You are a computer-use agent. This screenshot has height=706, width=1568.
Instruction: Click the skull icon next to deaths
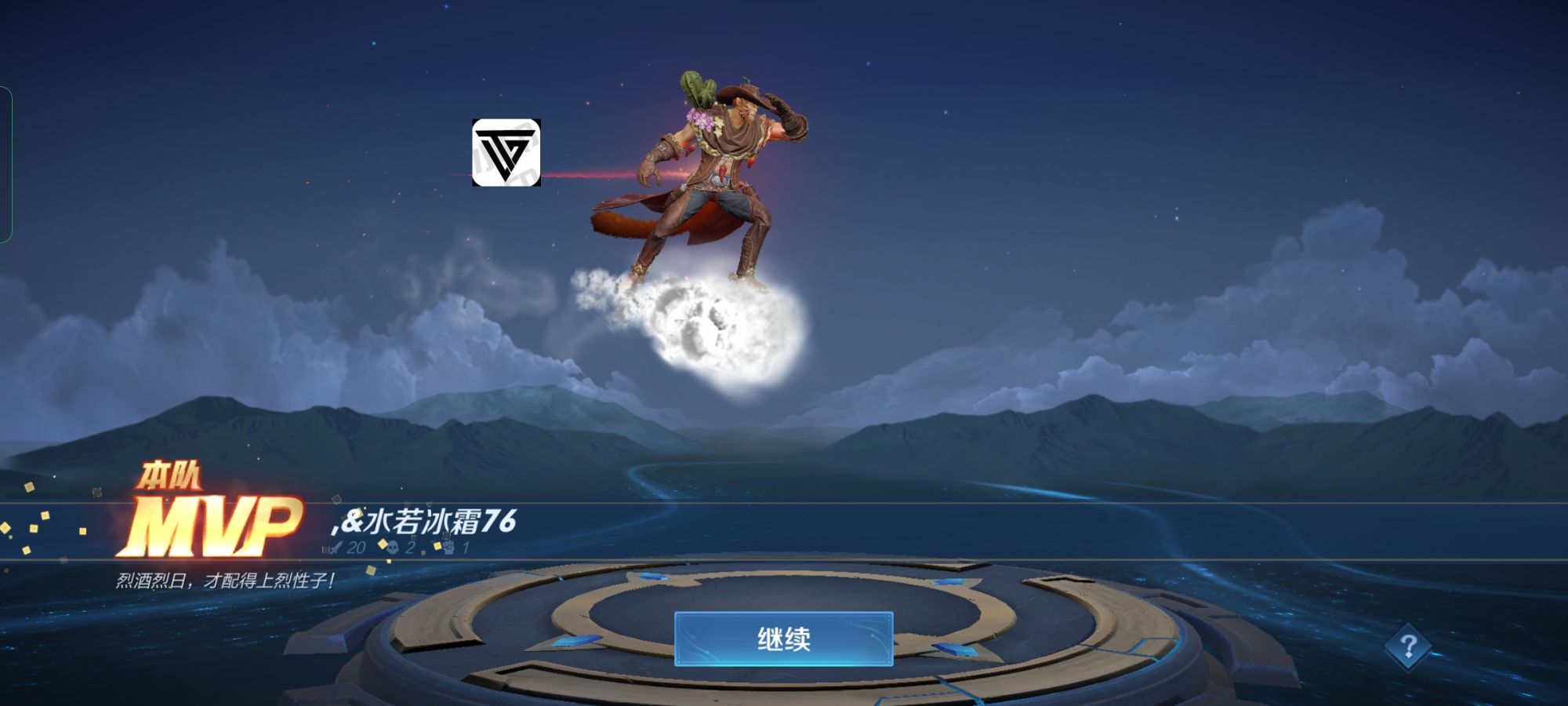(x=392, y=548)
